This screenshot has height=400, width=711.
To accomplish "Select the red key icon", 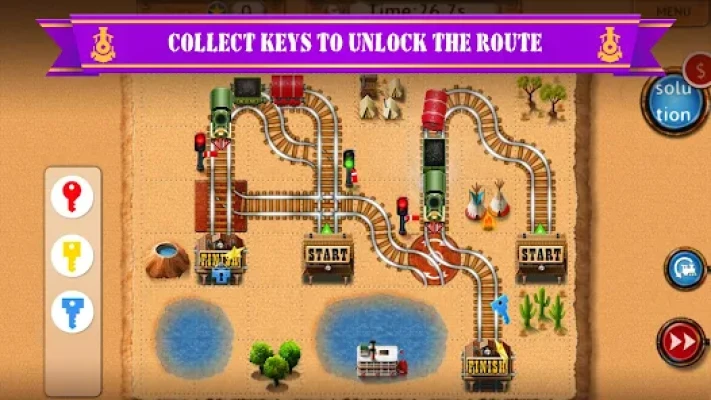I will [72, 197].
